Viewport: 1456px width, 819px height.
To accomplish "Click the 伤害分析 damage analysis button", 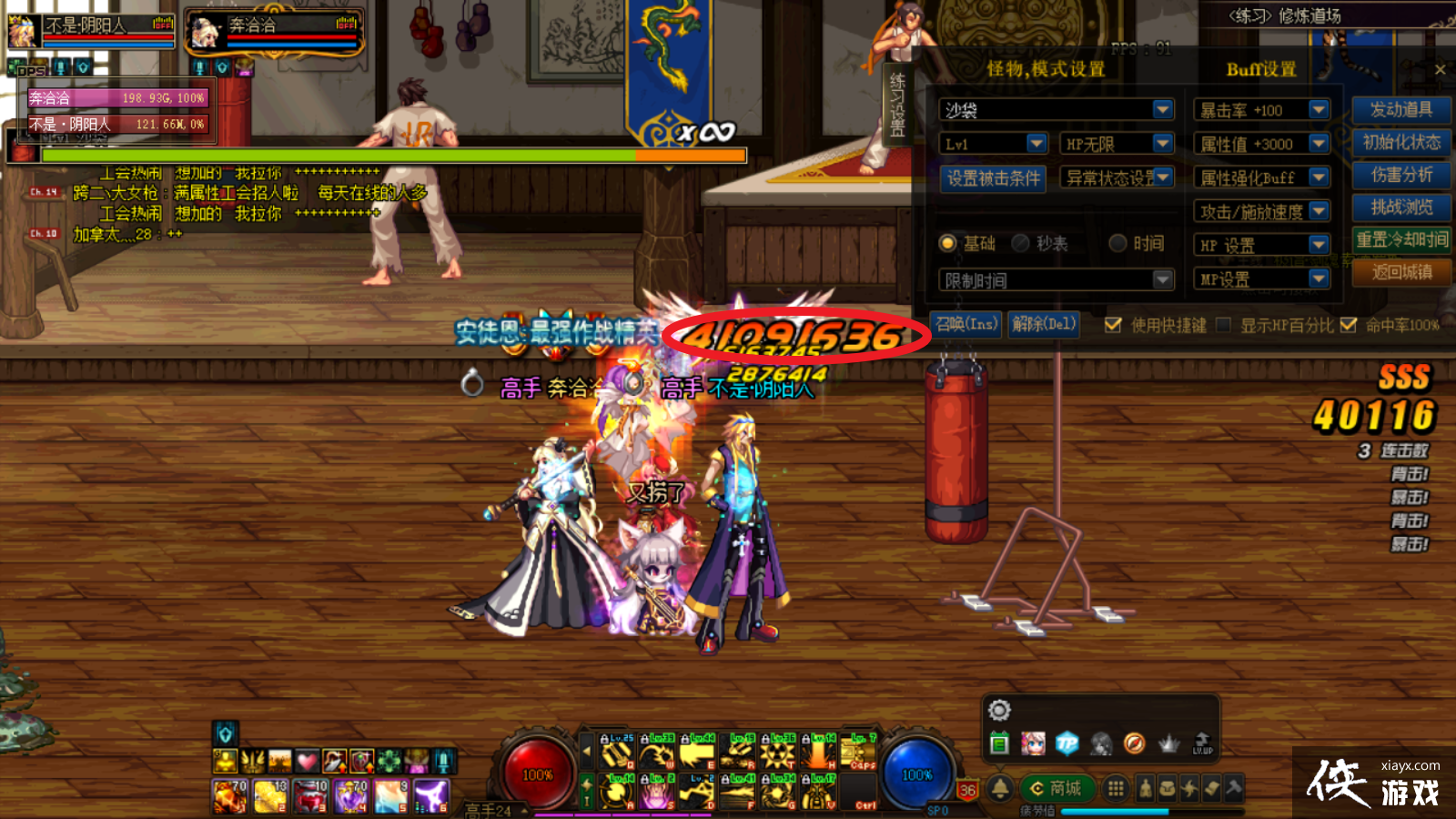I will pyautogui.click(x=1402, y=176).
